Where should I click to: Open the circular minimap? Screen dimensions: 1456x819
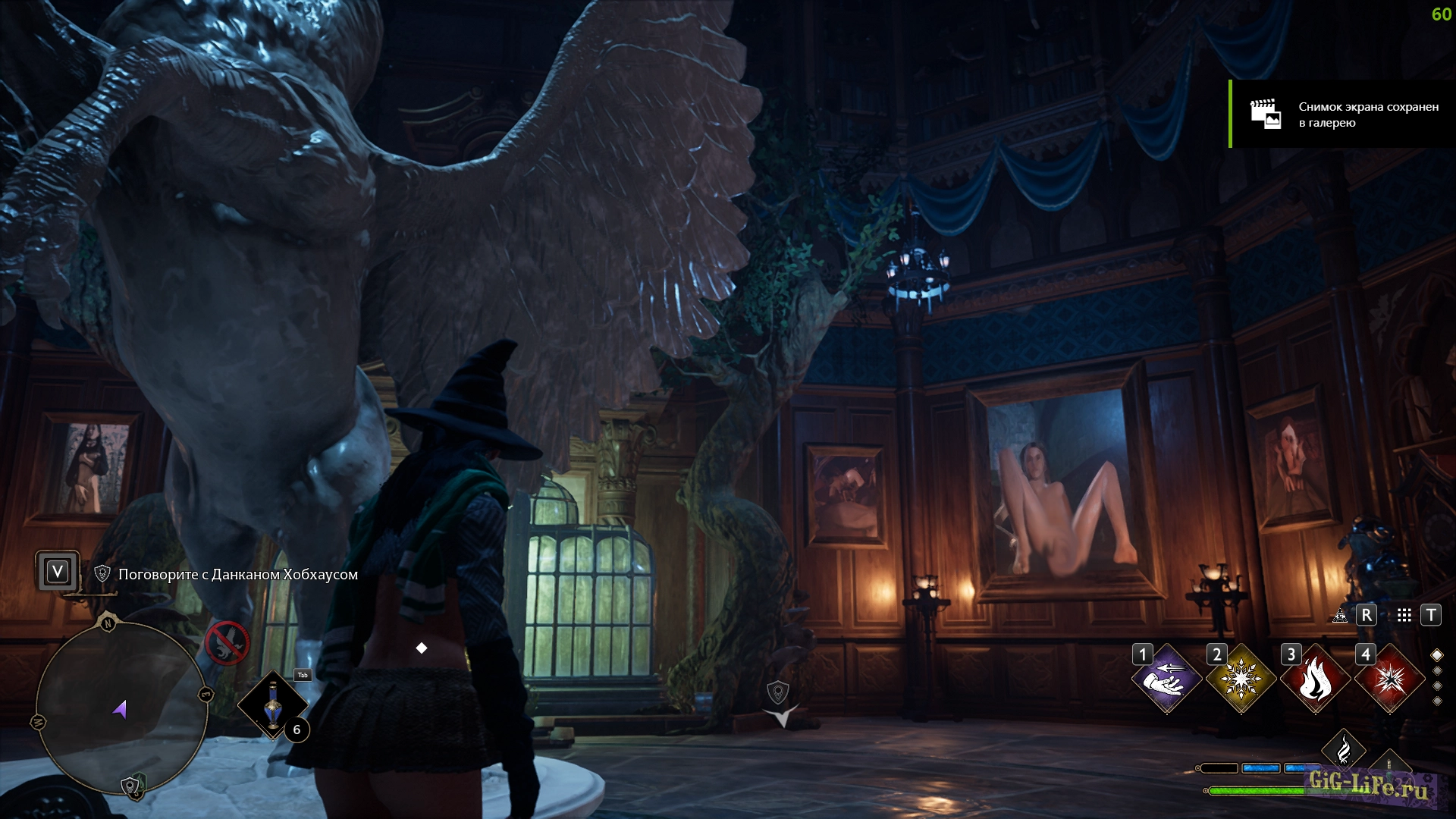121,707
